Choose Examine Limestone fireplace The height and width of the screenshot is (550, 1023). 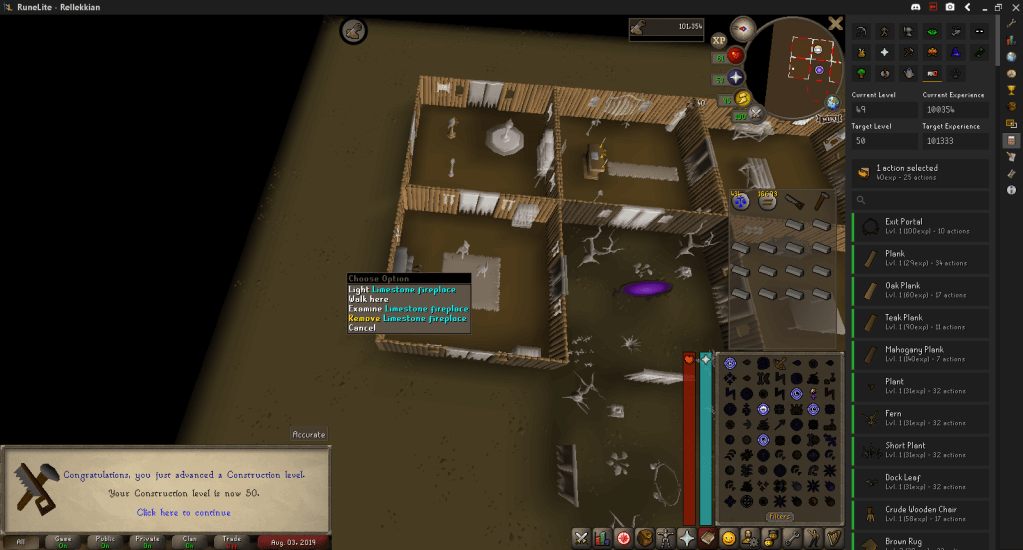(407, 308)
